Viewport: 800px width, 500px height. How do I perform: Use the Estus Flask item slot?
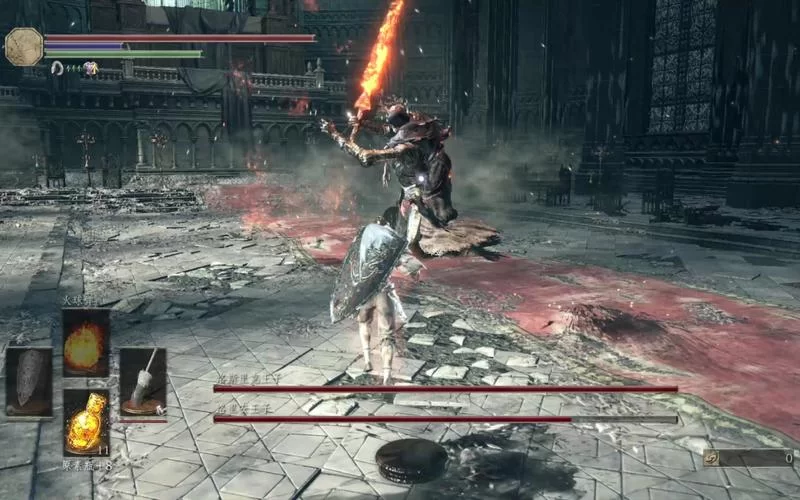point(85,420)
